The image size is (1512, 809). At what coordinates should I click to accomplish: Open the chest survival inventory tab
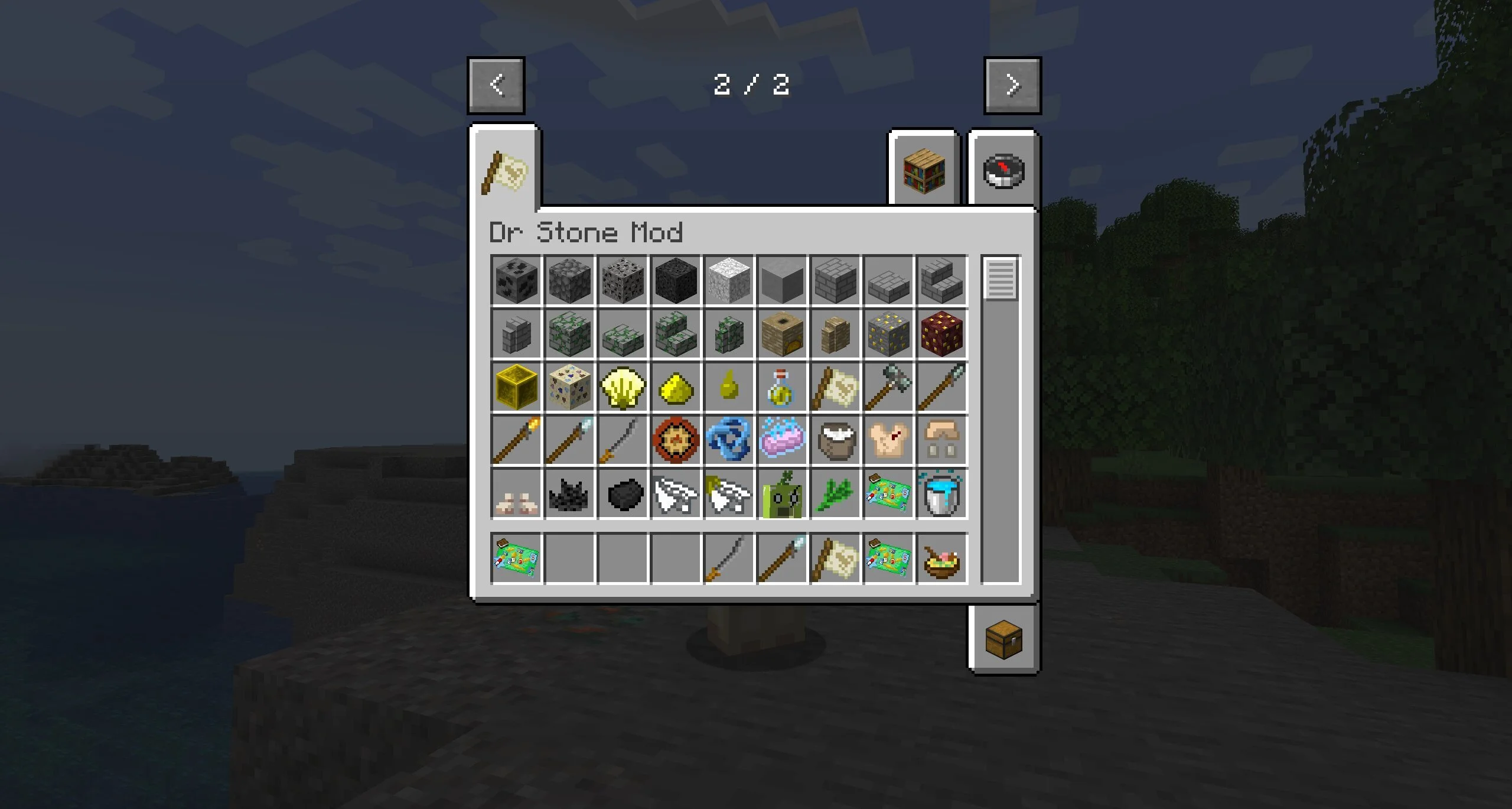1003,639
